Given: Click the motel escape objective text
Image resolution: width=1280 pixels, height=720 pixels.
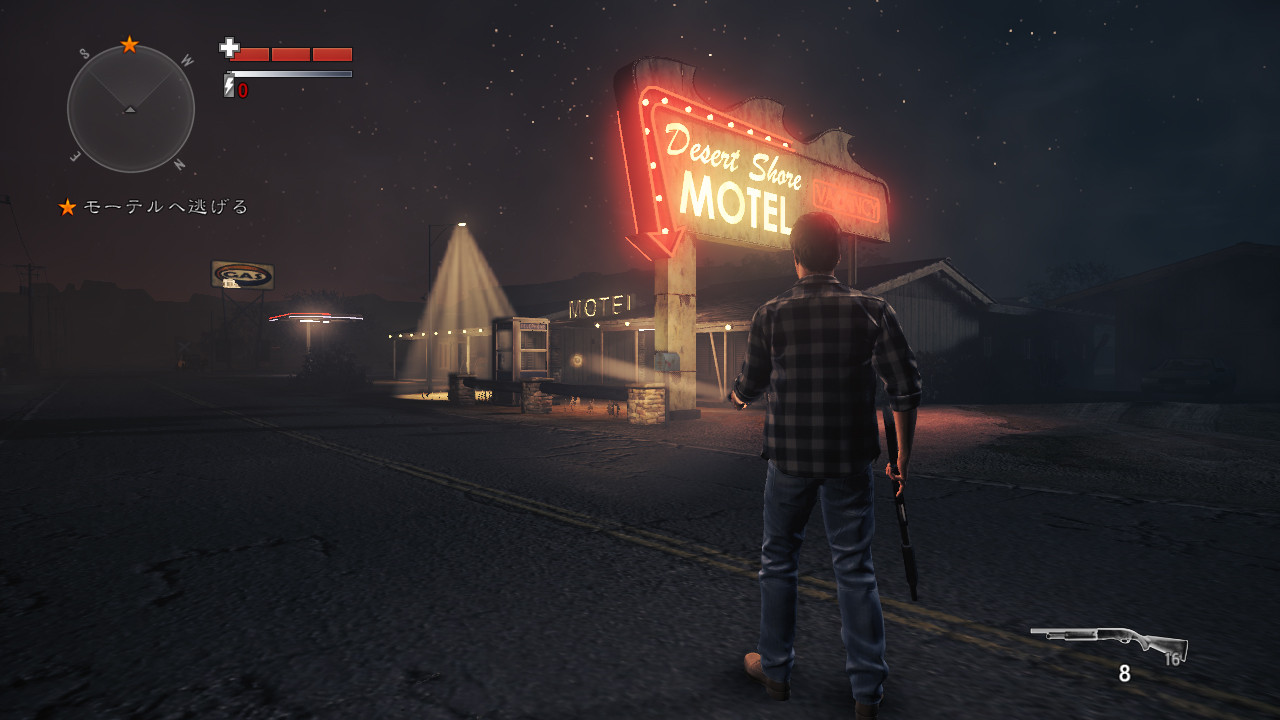Looking at the screenshot, I should [165, 207].
